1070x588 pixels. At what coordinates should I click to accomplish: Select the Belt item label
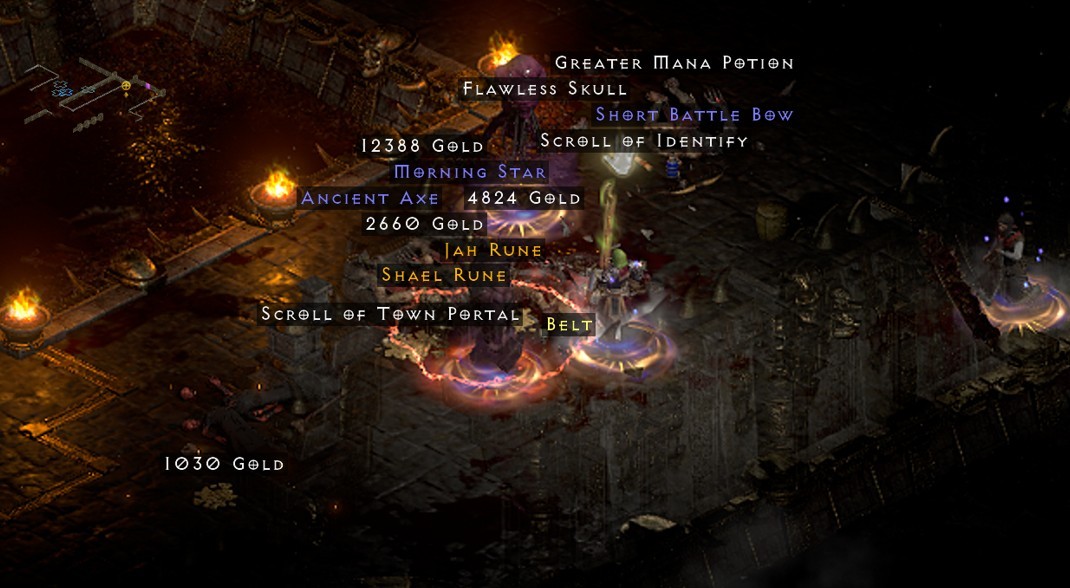[x=570, y=324]
